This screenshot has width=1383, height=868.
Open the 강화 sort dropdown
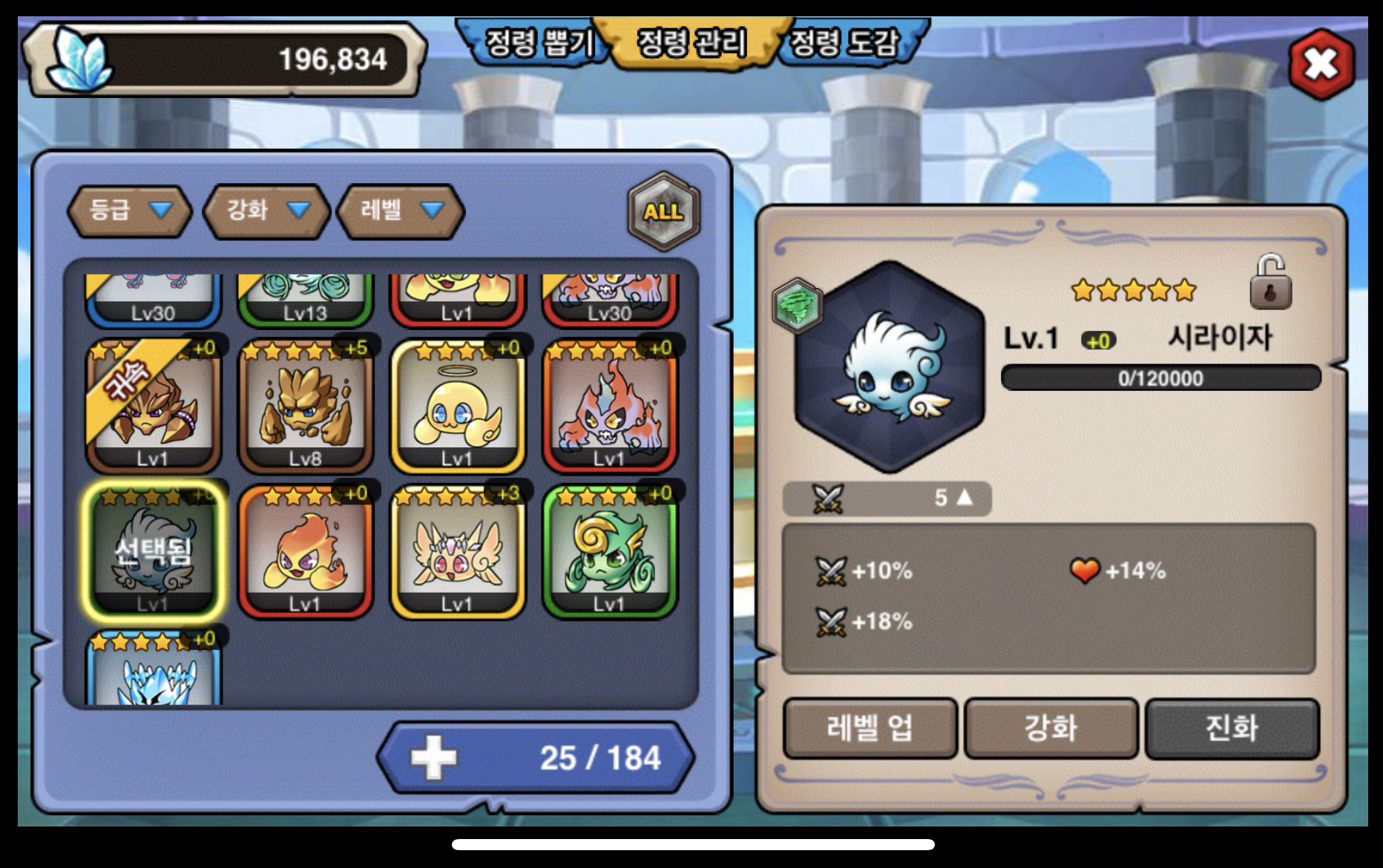click(x=266, y=211)
